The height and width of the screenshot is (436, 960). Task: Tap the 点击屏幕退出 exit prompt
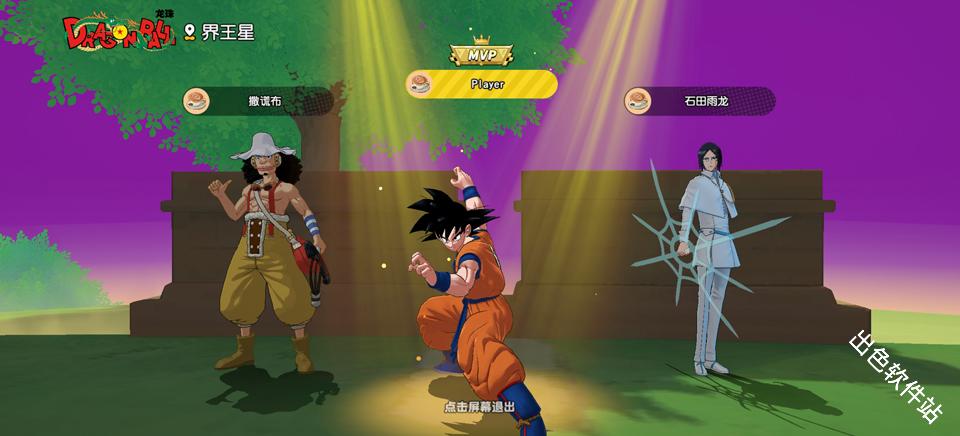click(x=480, y=408)
